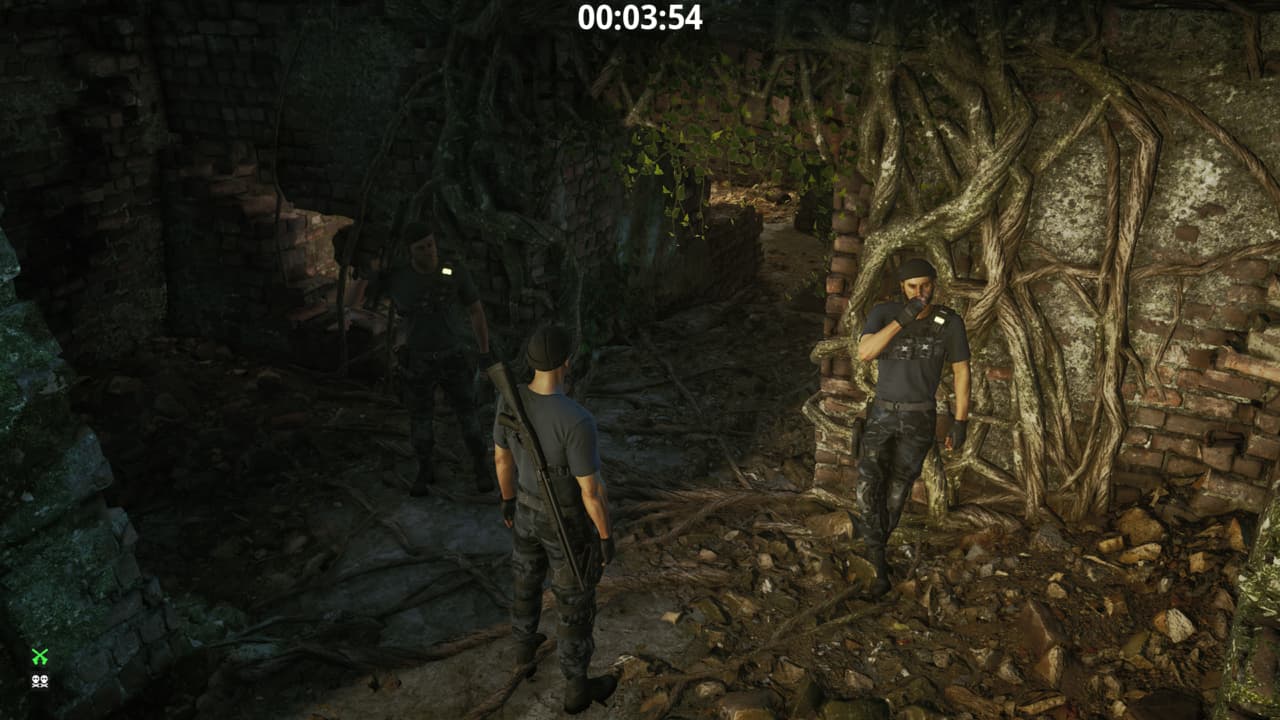Screen dimensions: 1280x720
Task: Click the green crossed guns icon
Action: (x=40, y=656)
